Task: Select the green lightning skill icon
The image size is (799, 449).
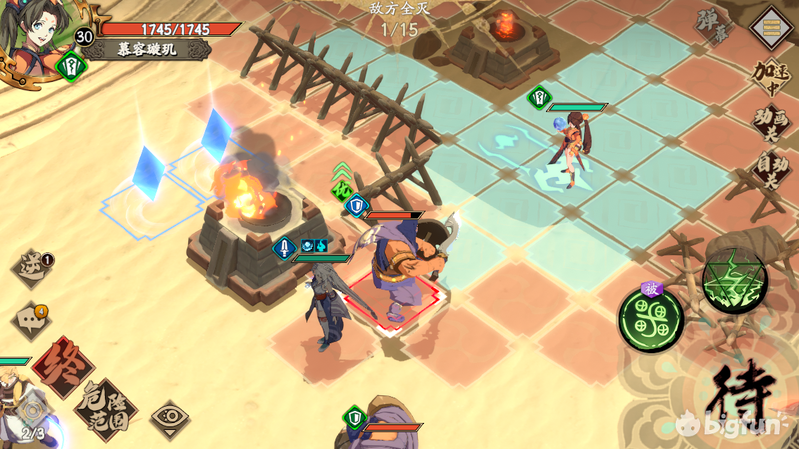Action: (x=735, y=281)
